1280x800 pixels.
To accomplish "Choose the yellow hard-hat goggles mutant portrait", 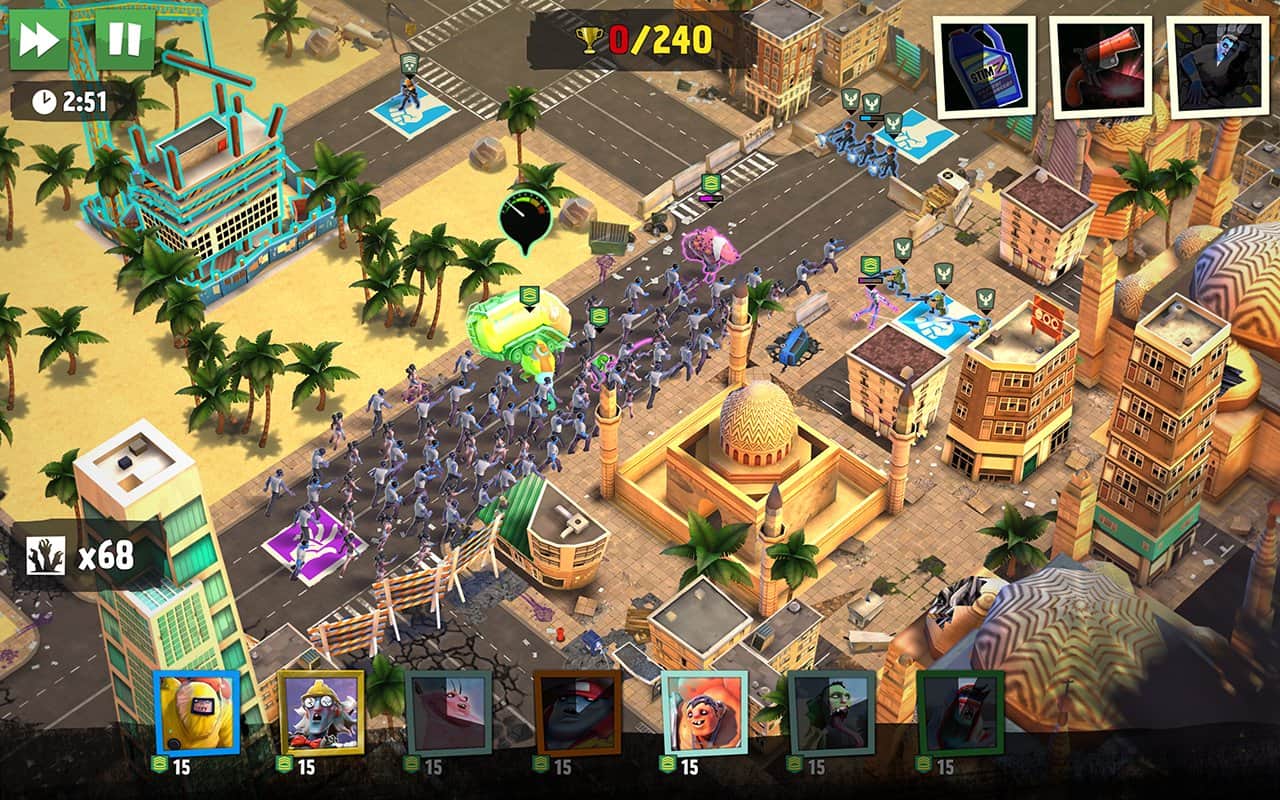I will click(x=322, y=712).
